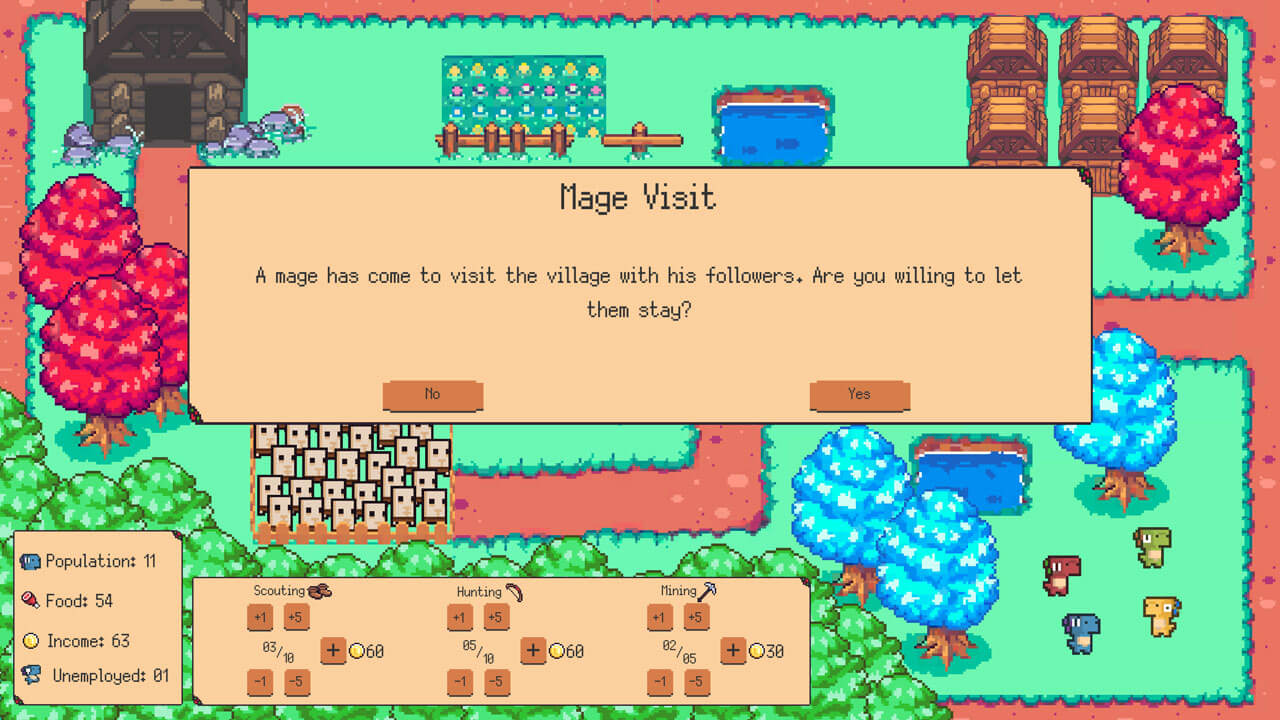Buy Hunting capacity upgrade for 60 gold
Viewport: 1280px width, 720px height.
tap(533, 651)
